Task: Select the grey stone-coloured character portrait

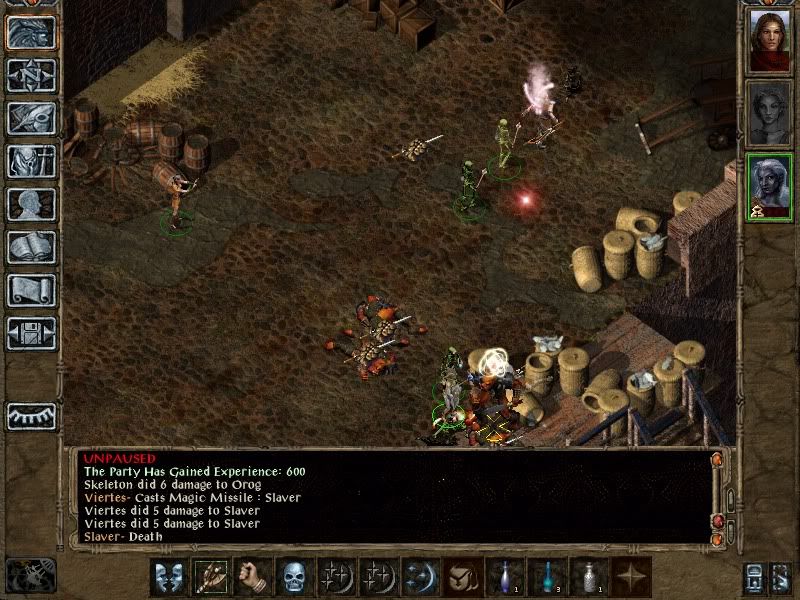Action: coord(769,113)
